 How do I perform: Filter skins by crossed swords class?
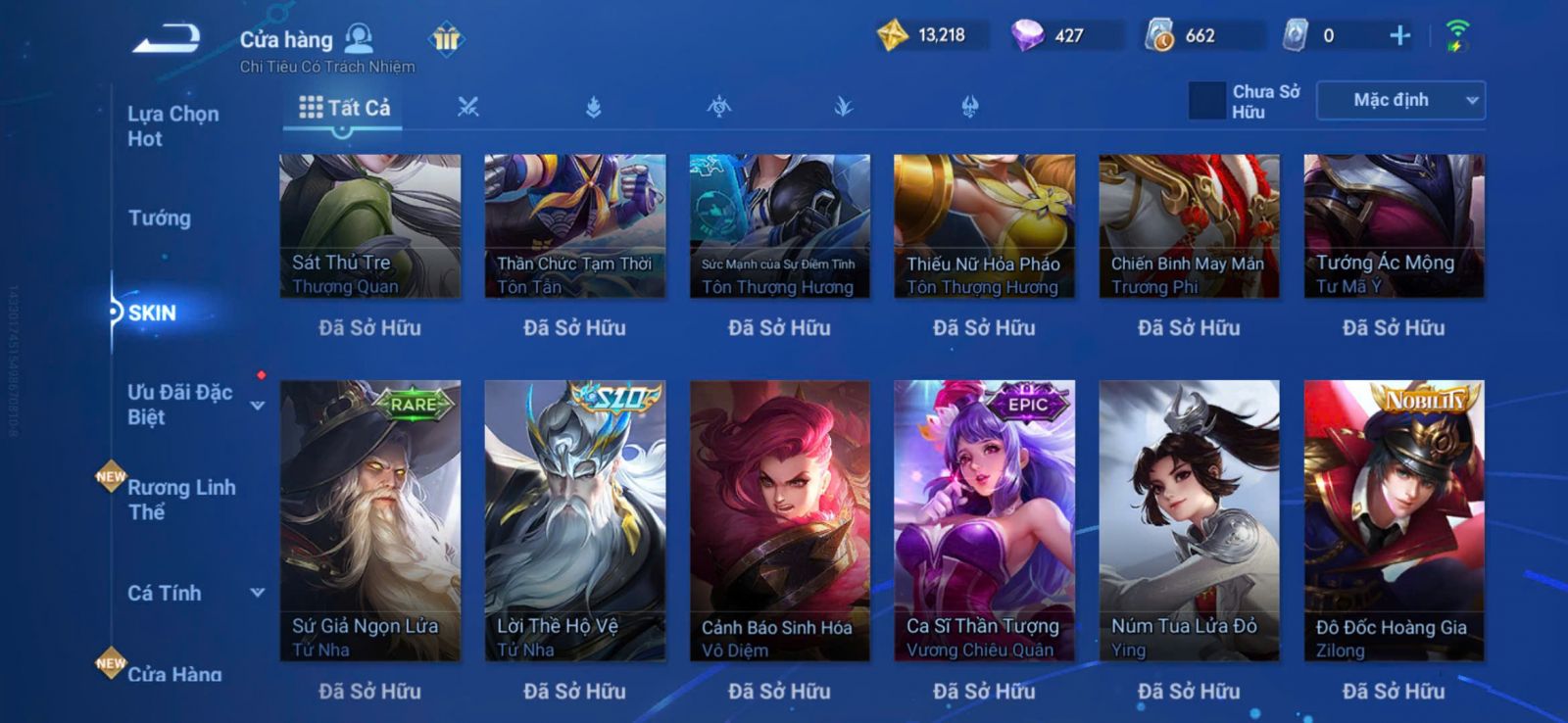click(468, 107)
